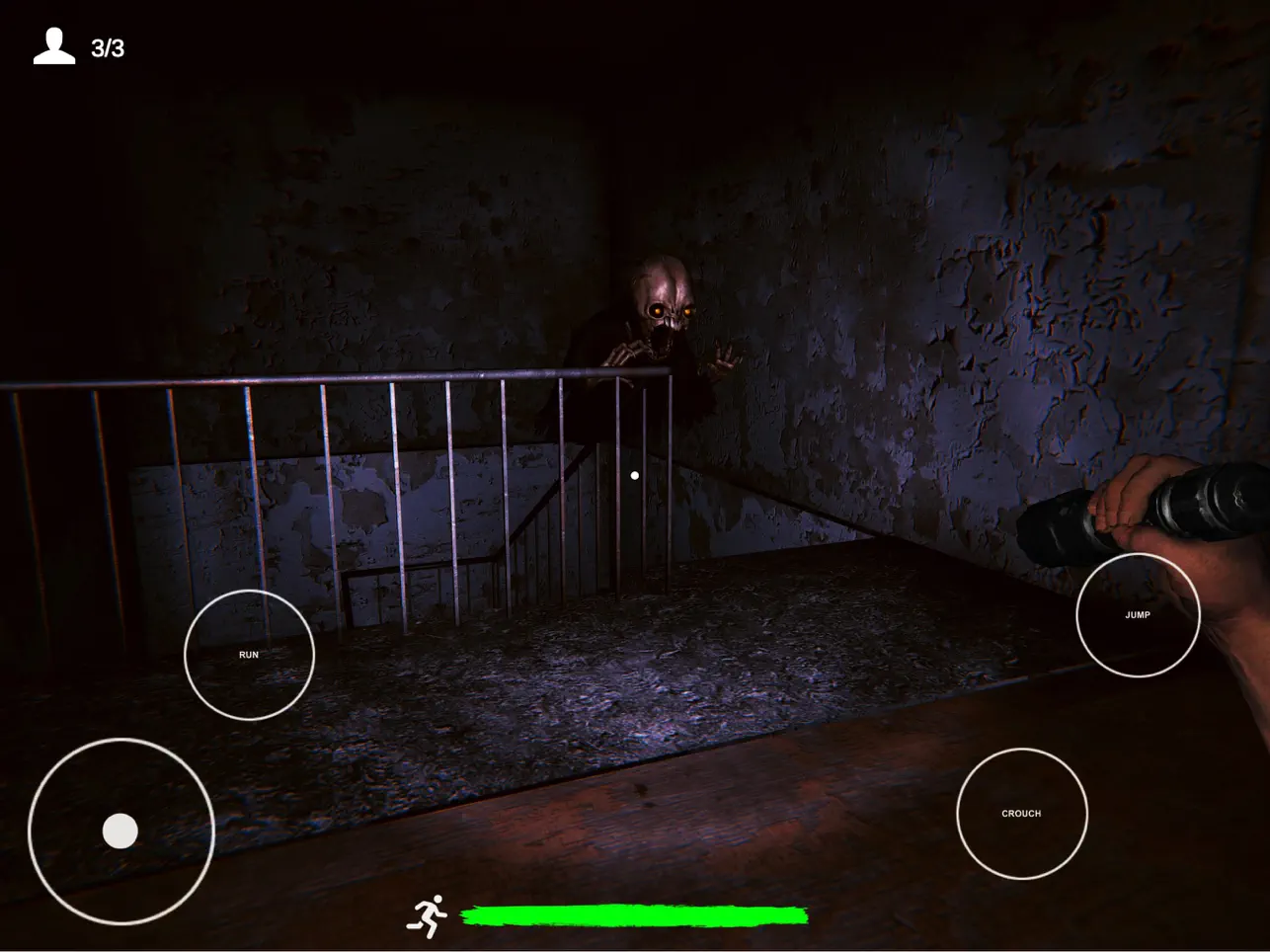Tap the CROUCH control's circular icon
This screenshot has width=1270, height=952.
(x=1021, y=813)
